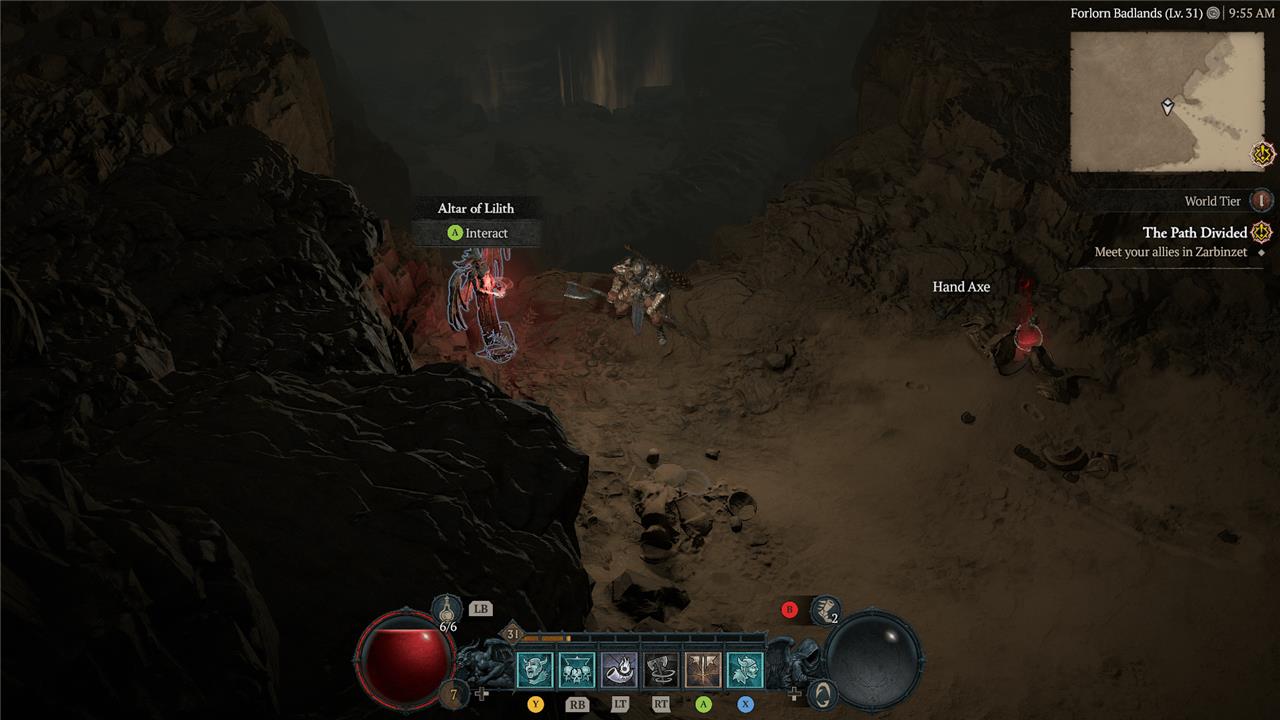
Task: Activate the shouting horned face skill
Action: click(534, 670)
